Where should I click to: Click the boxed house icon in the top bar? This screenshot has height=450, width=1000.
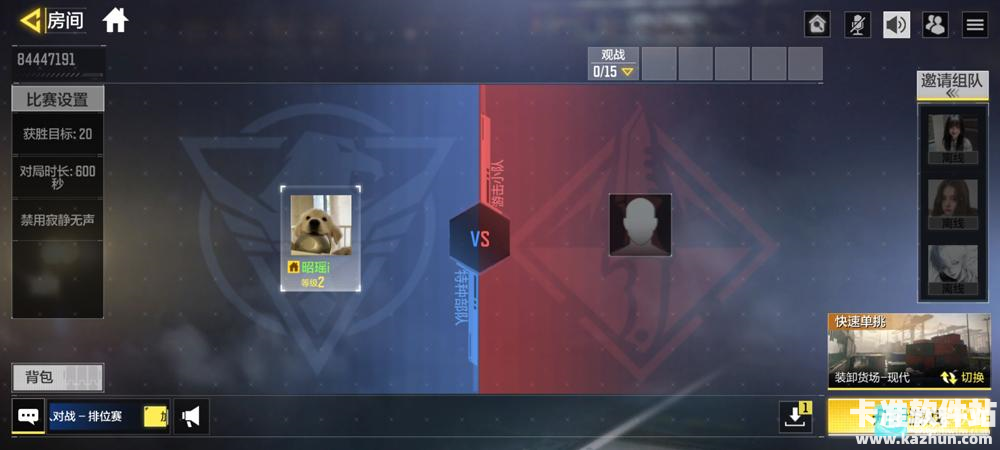[x=818, y=25]
